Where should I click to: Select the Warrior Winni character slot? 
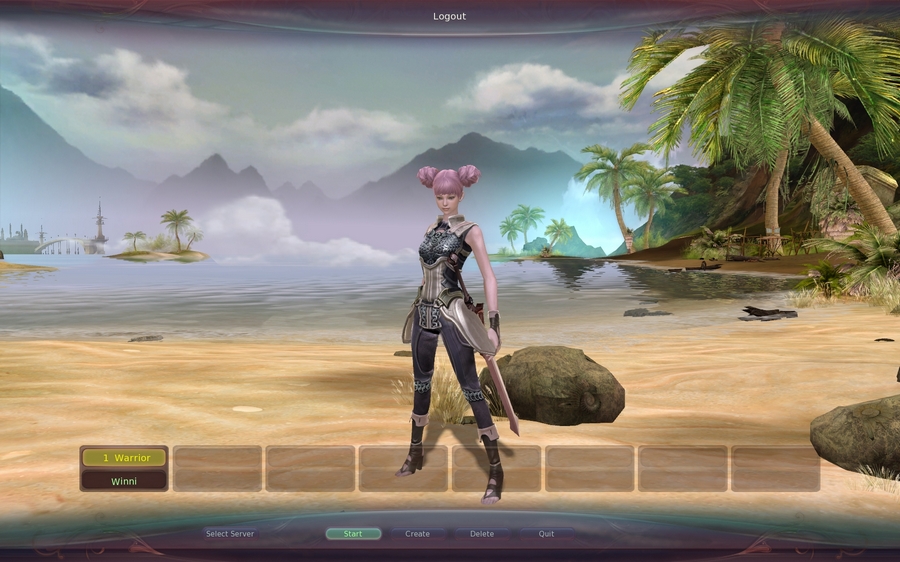(x=124, y=468)
